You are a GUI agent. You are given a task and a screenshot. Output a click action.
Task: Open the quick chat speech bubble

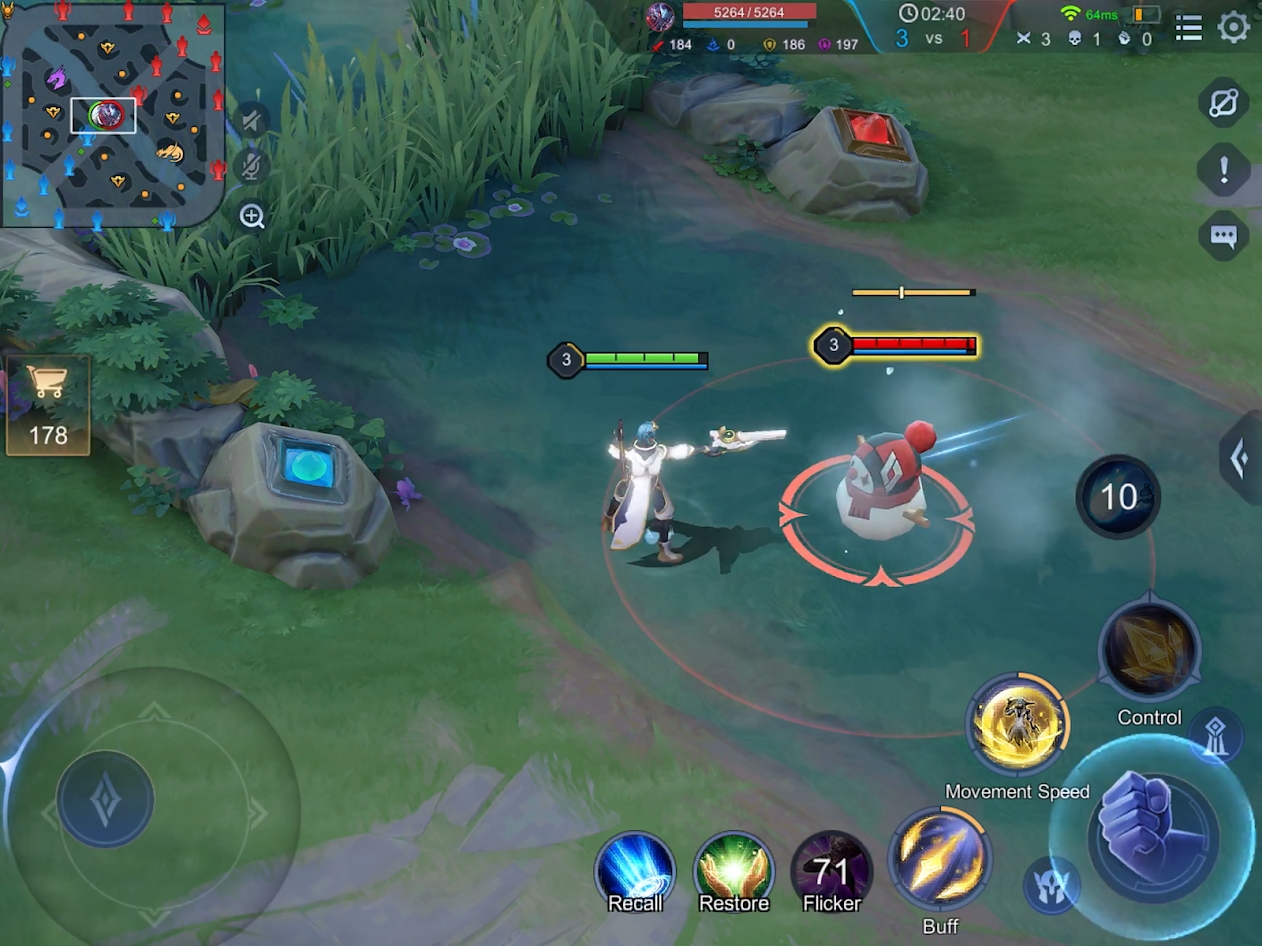1224,237
